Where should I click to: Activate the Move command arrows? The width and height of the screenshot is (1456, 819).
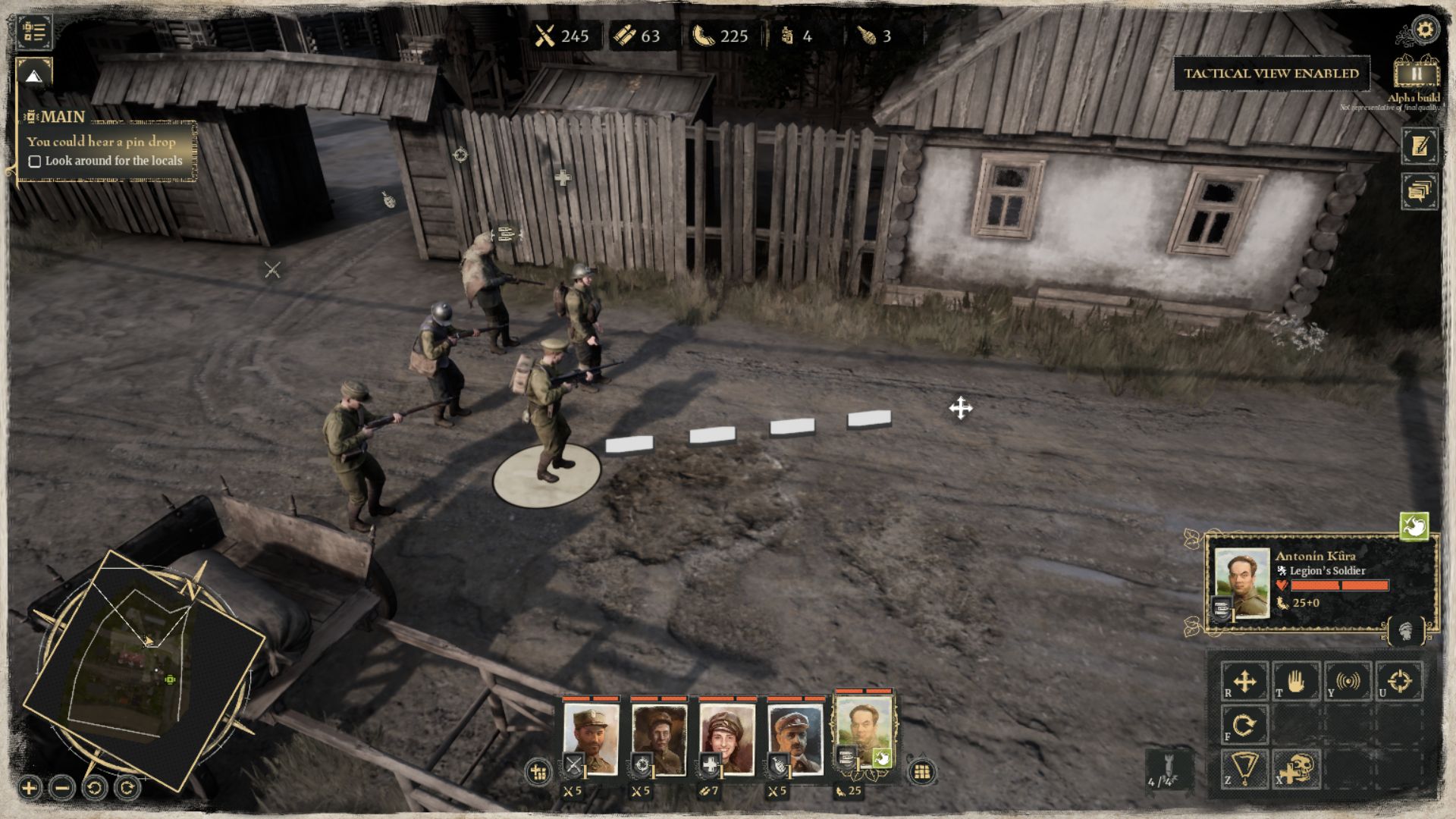pyautogui.click(x=1244, y=681)
